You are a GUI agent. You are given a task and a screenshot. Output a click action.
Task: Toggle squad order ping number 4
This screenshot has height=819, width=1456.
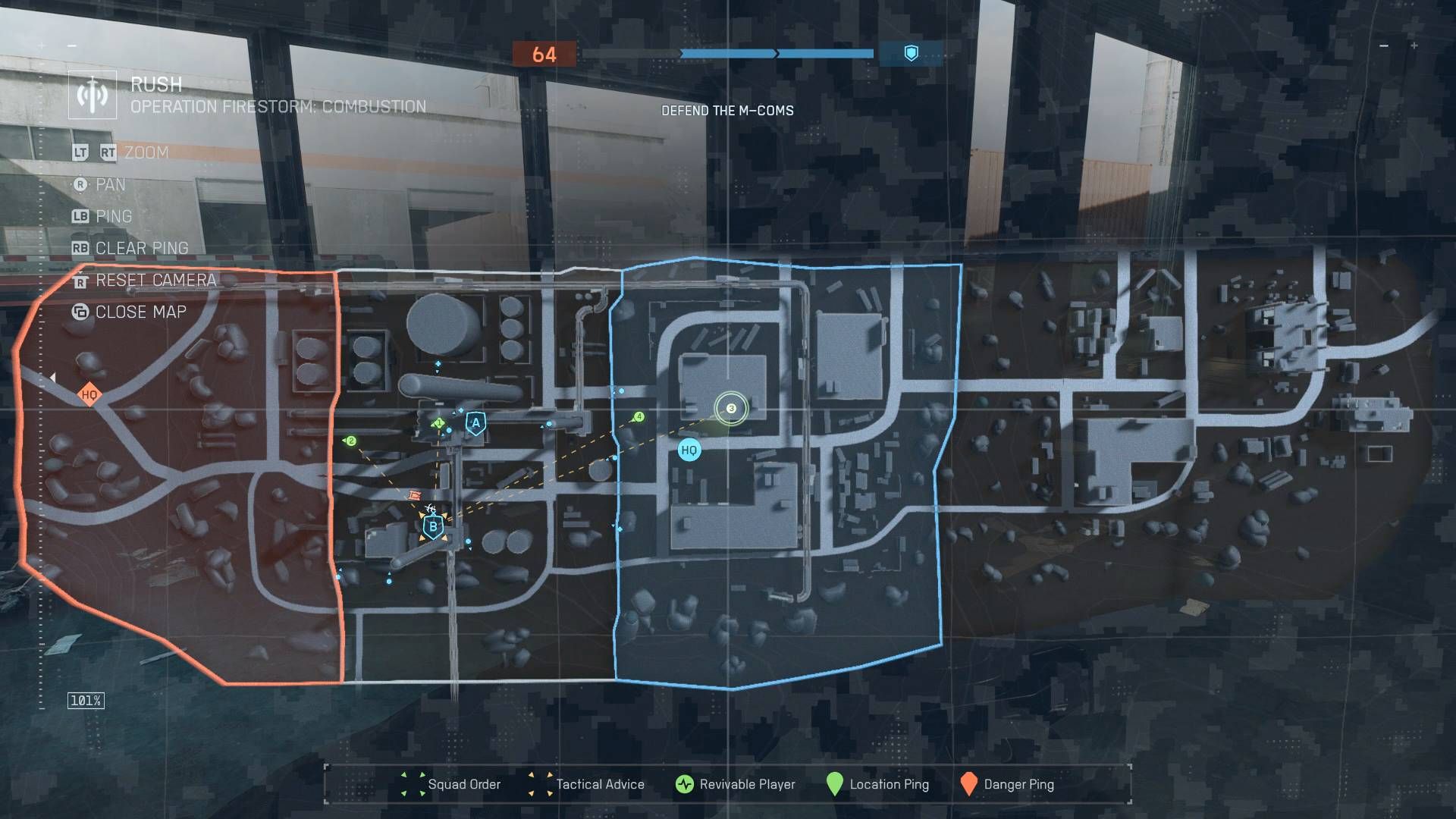[x=638, y=416]
